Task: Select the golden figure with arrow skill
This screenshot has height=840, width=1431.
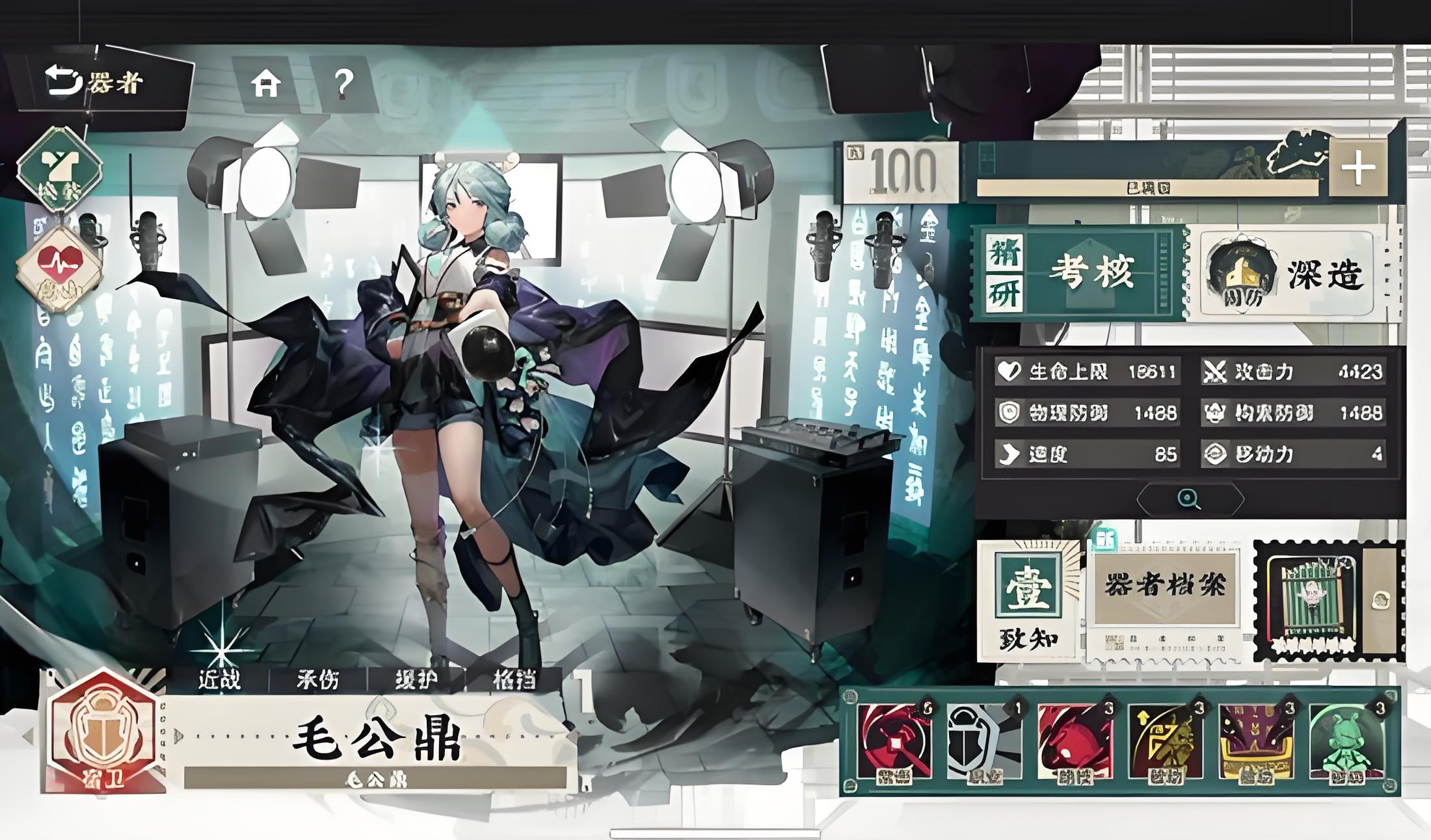Action: click(x=1165, y=741)
